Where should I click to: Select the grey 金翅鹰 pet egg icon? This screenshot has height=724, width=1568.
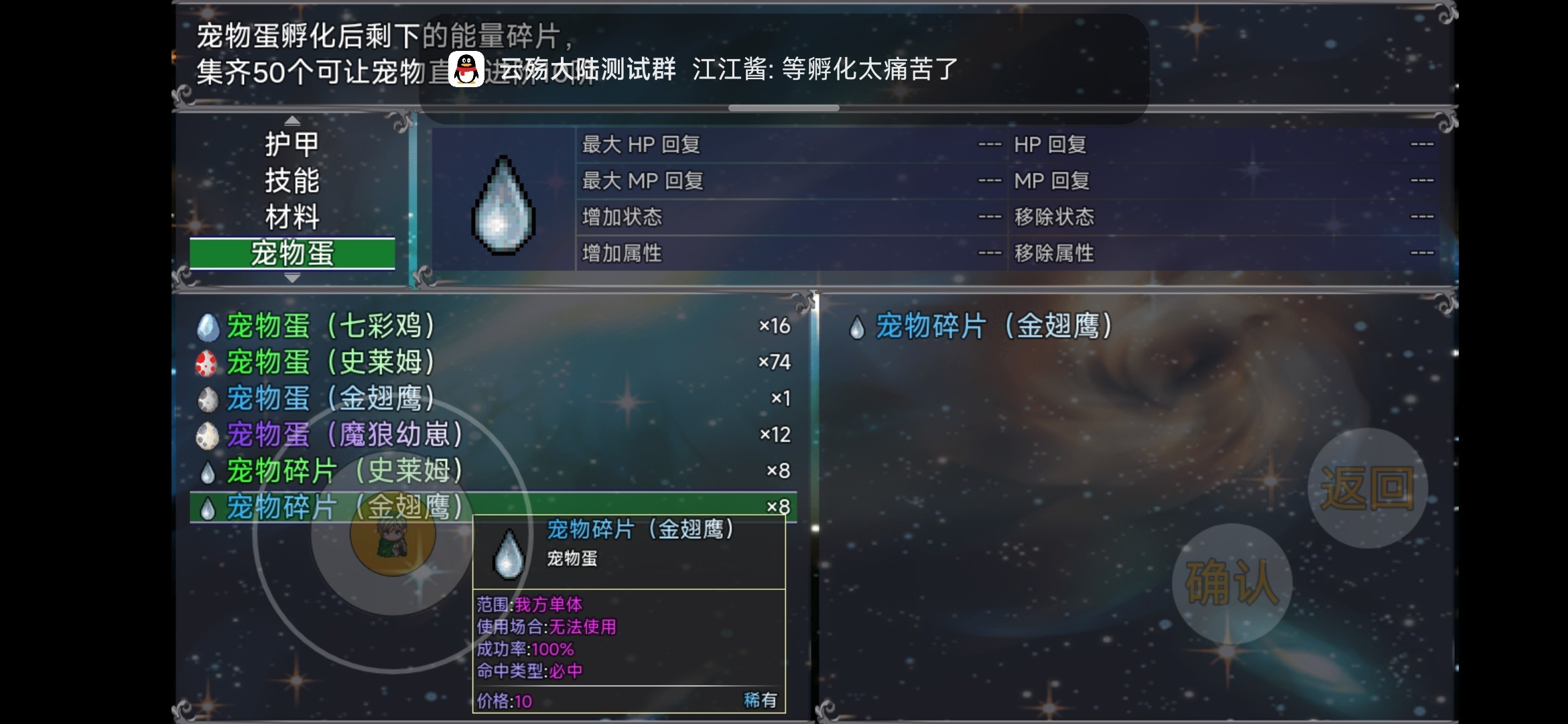pos(209,398)
